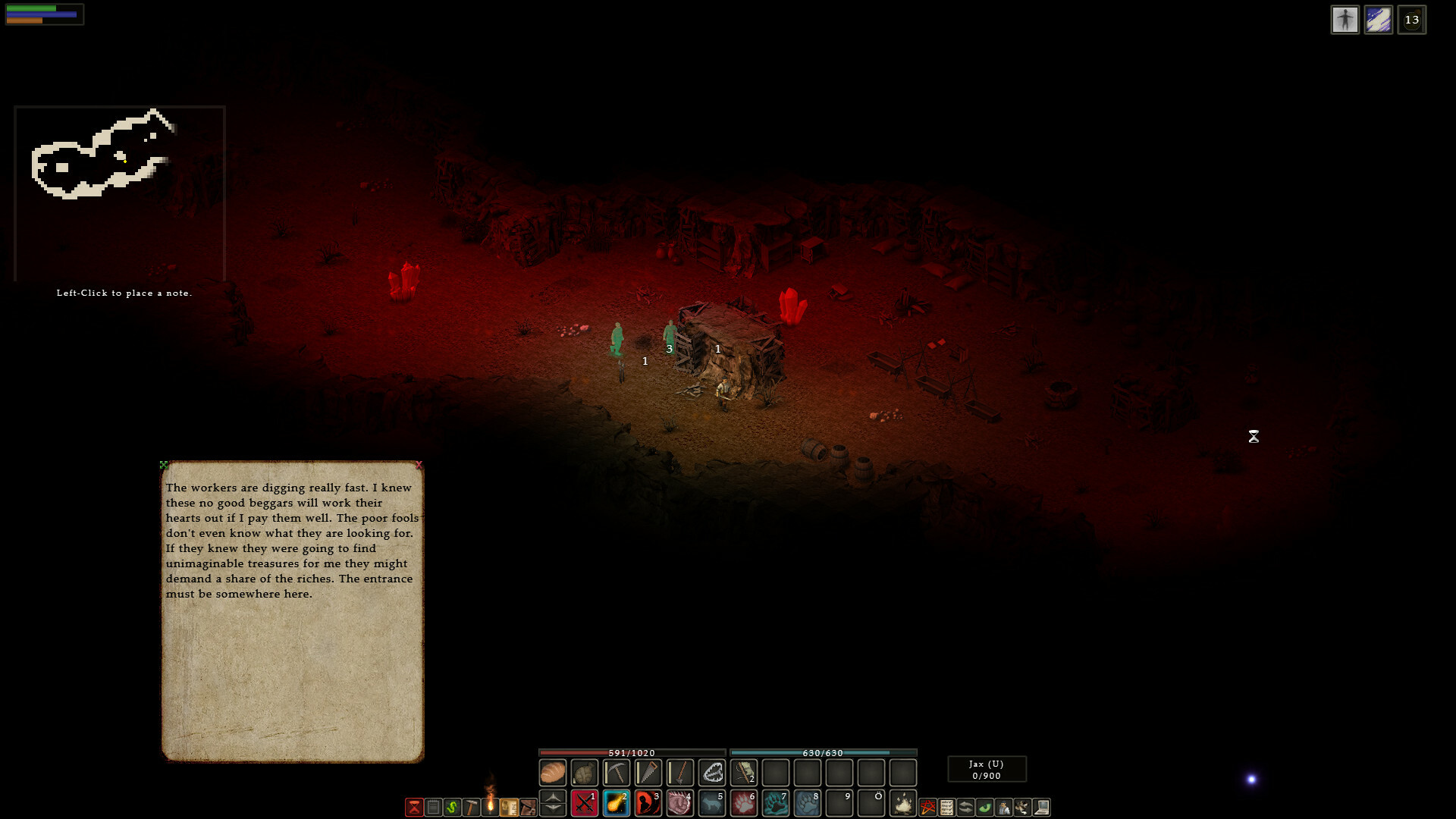This screenshot has width=1456, height=819.
Task: Click the green eye vision icon
Action: 984,808
